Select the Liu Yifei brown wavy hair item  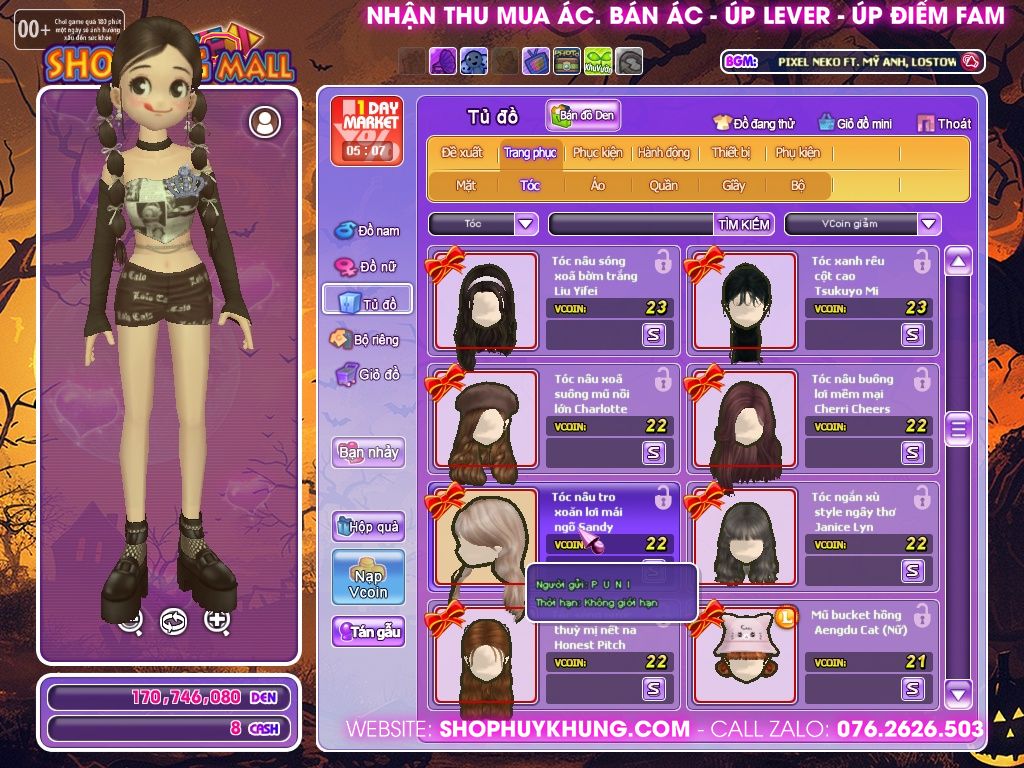click(x=486, y=301)
